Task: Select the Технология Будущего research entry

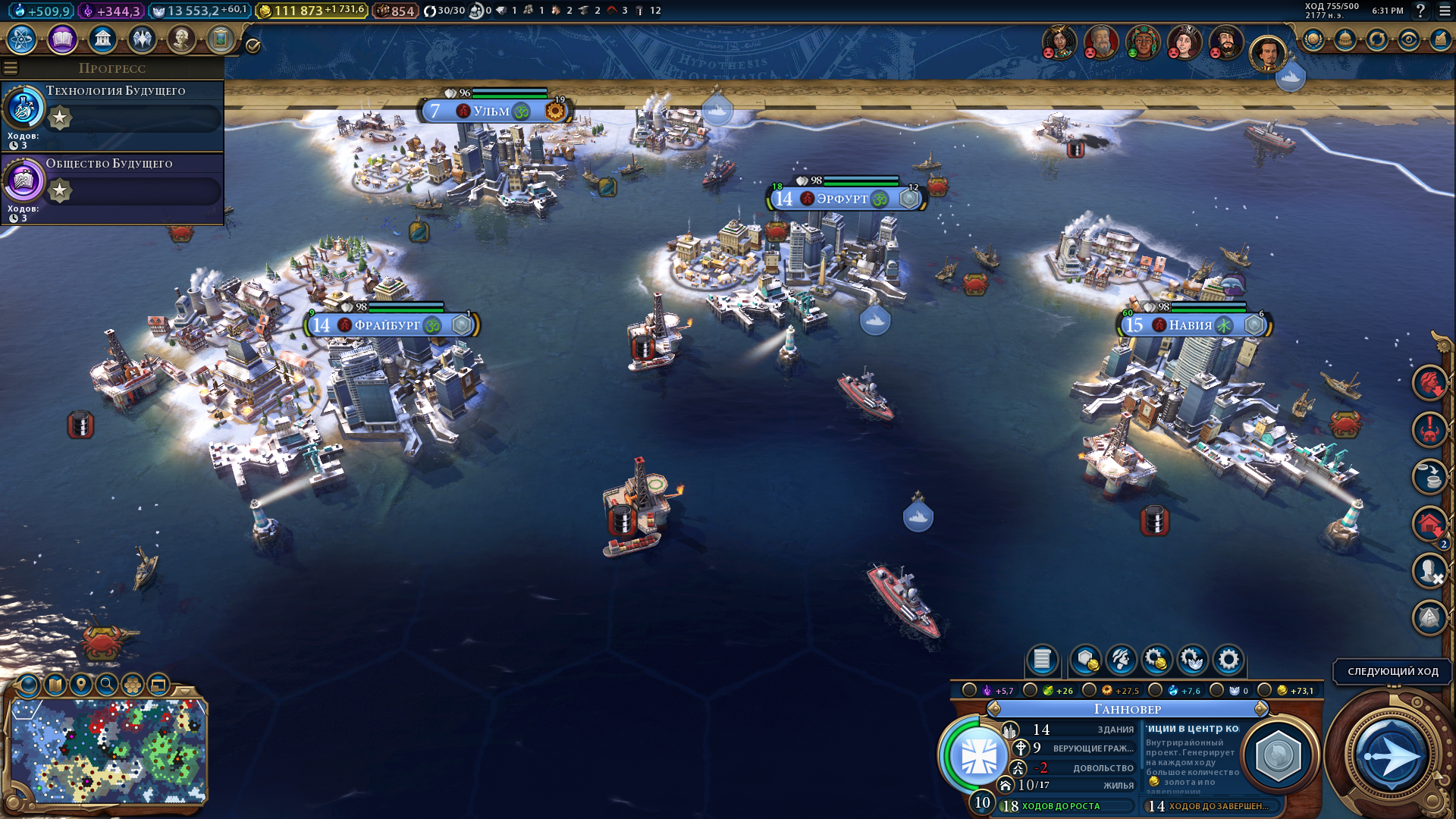Action: (112, 115)
